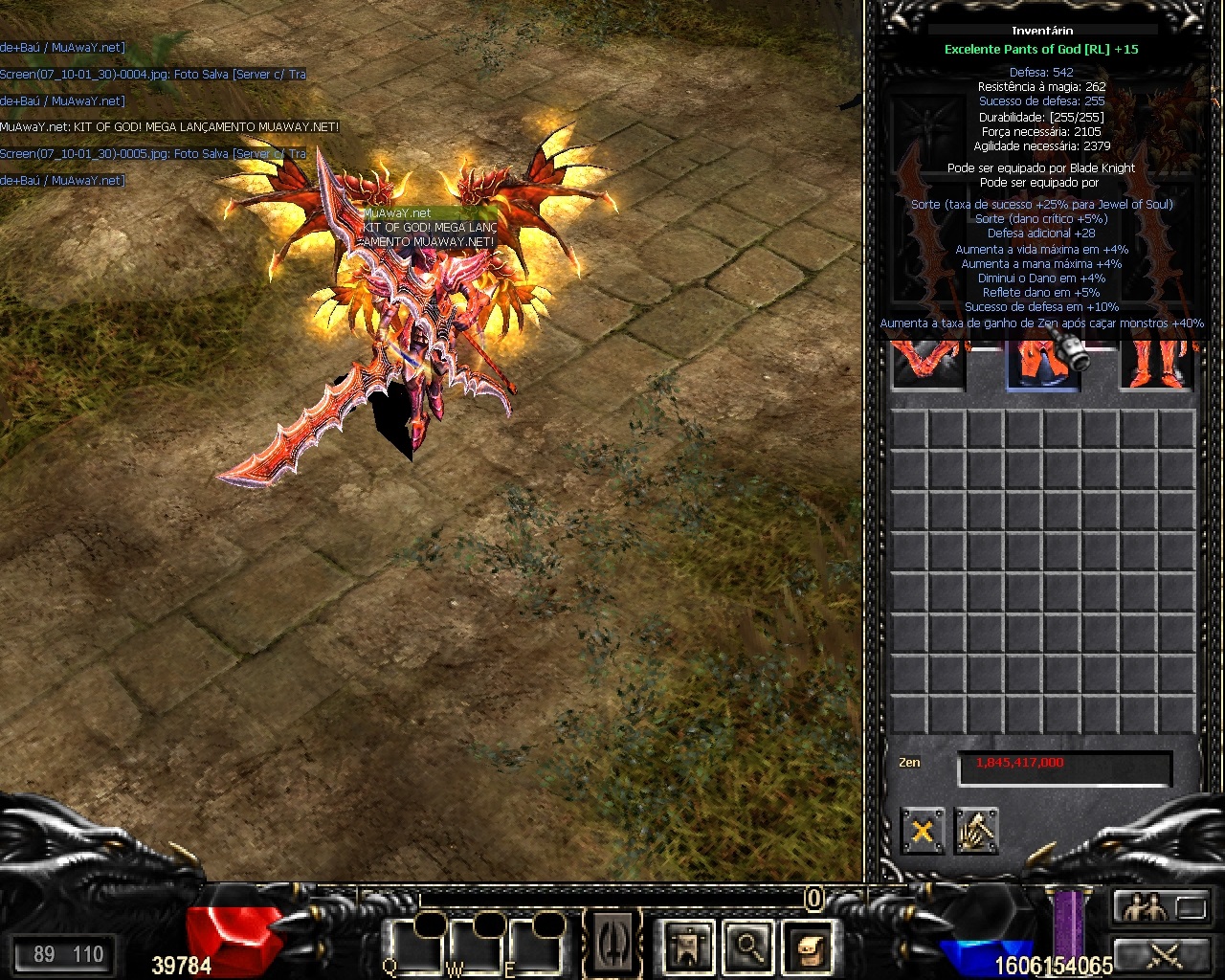The image size is (1225, 980).
Task: Open the active skill slot with sword icon
Action: coord(613,942)
